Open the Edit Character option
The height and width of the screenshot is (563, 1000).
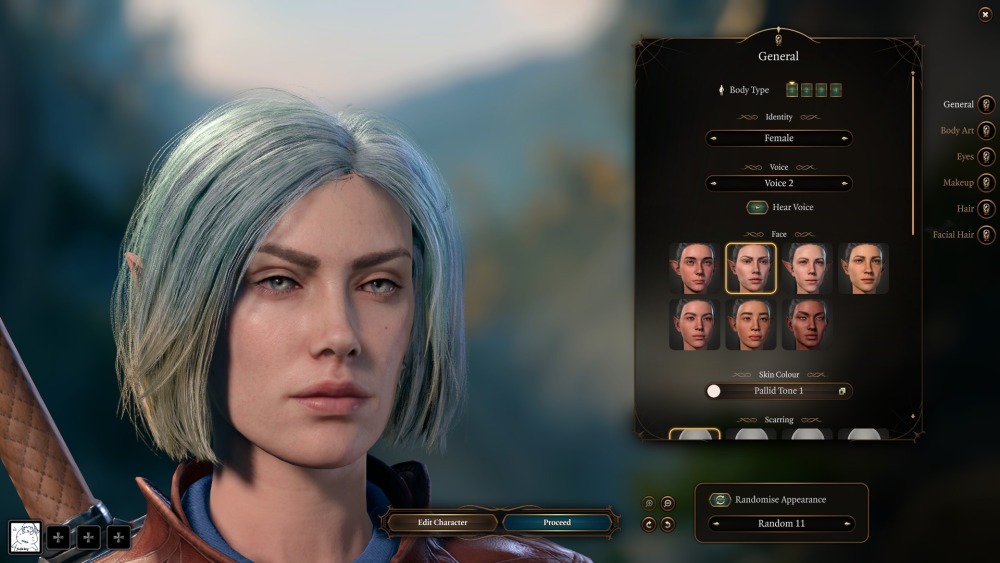[x=443, y=522]
